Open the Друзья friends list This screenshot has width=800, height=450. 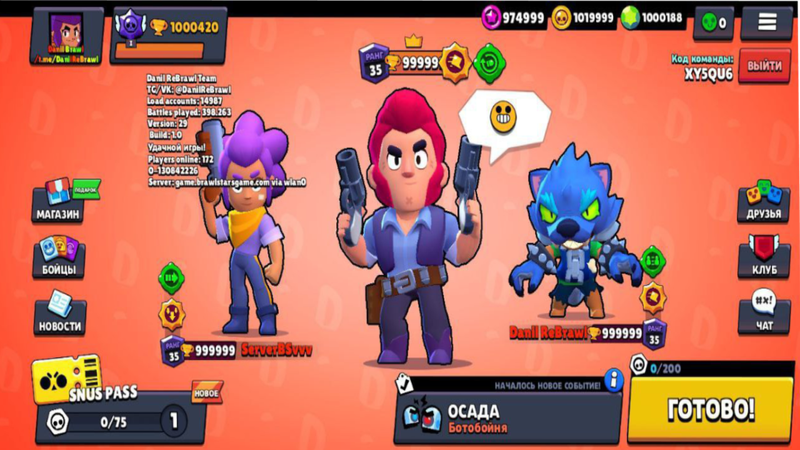764,202
